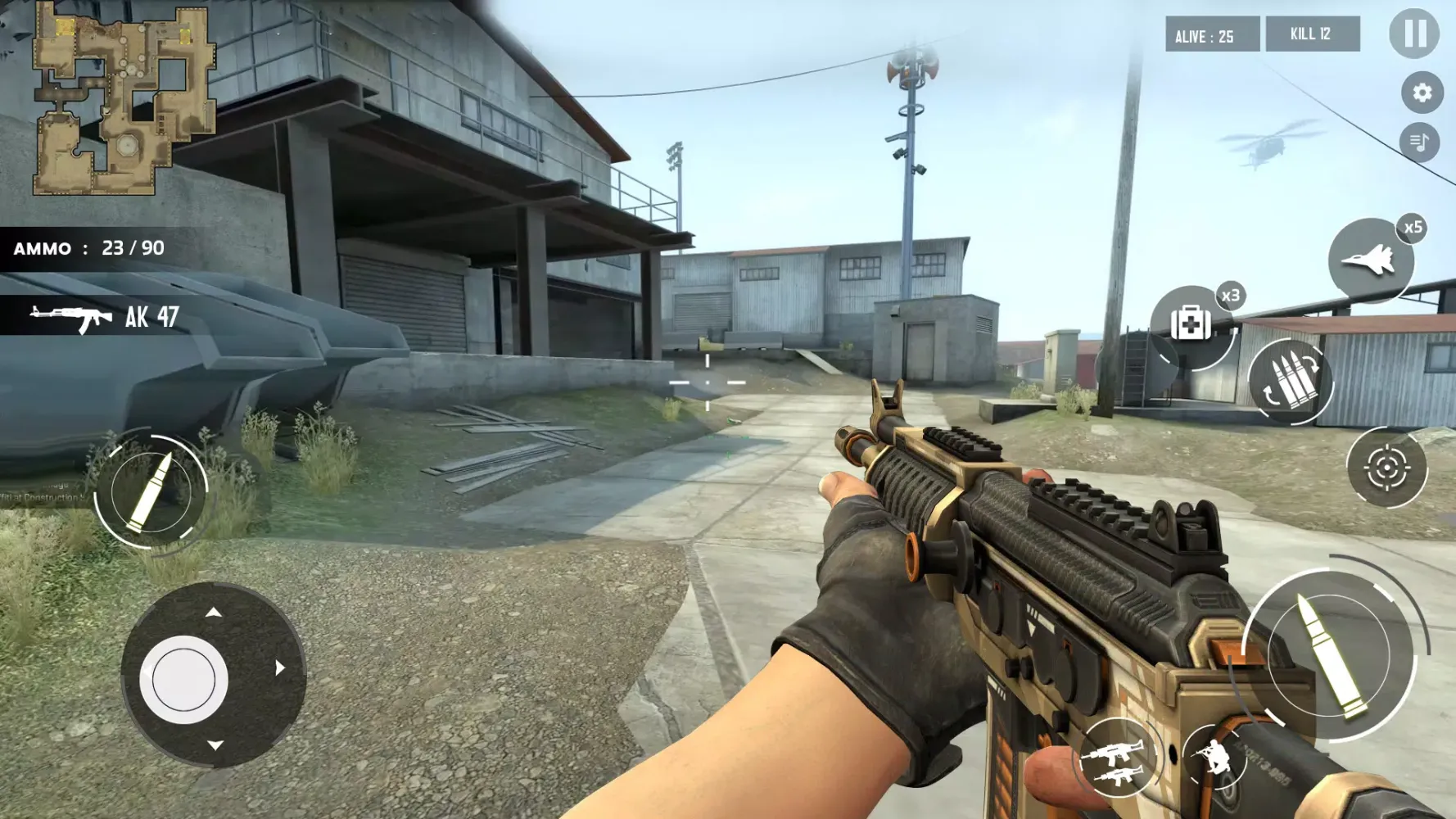Toggle the music note sound option
The image size is (1456, 819).
1419,144
